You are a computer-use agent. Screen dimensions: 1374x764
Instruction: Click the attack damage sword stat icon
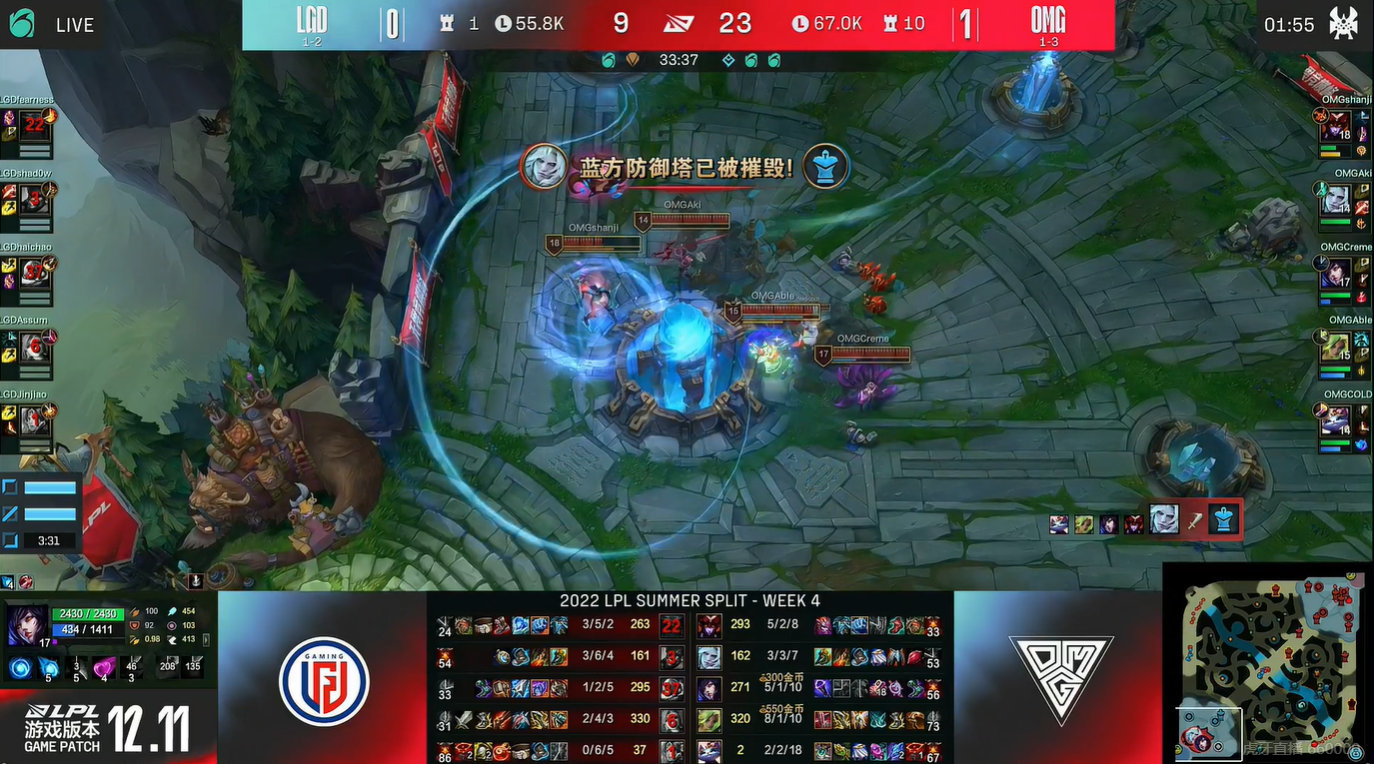135,611
